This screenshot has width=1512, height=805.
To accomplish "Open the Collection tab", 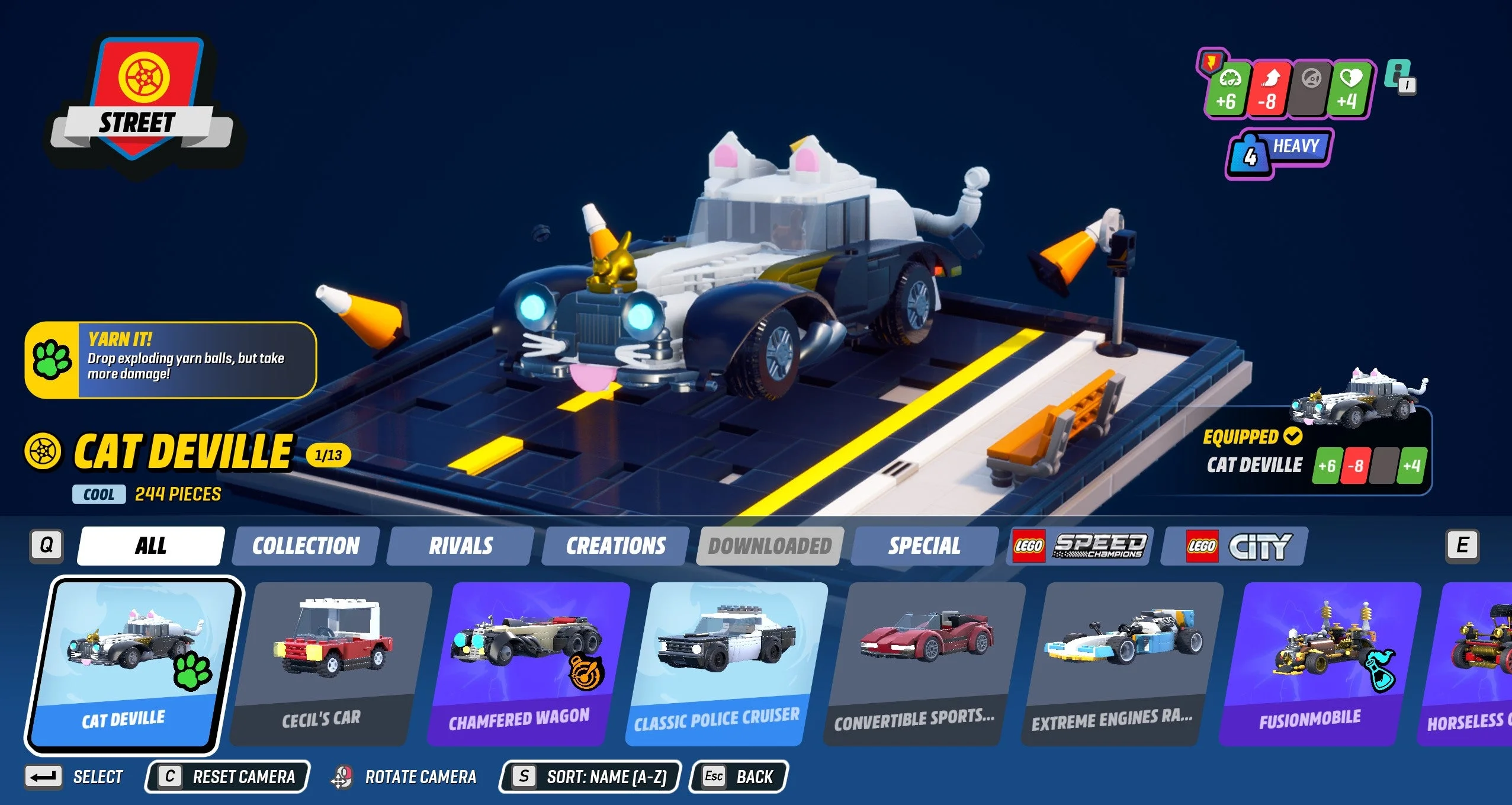I will pyautogui.click(x=306, y=545).
